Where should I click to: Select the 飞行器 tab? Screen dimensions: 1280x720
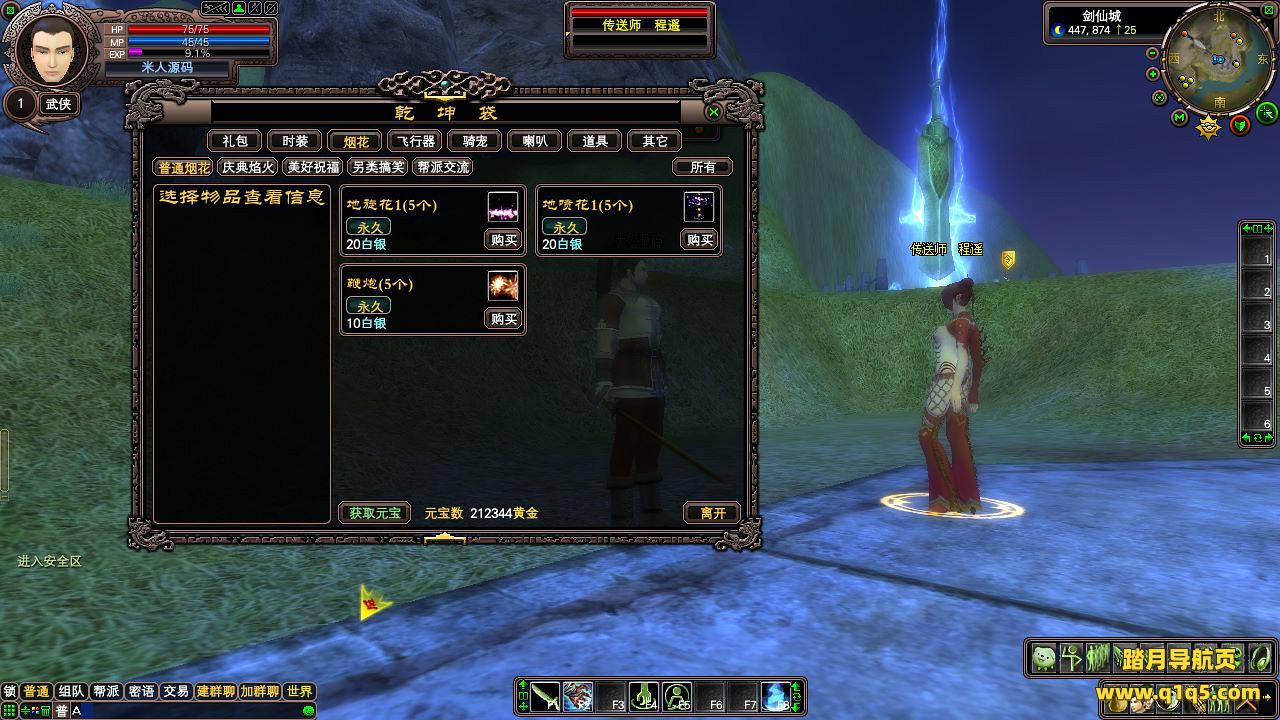413,142
